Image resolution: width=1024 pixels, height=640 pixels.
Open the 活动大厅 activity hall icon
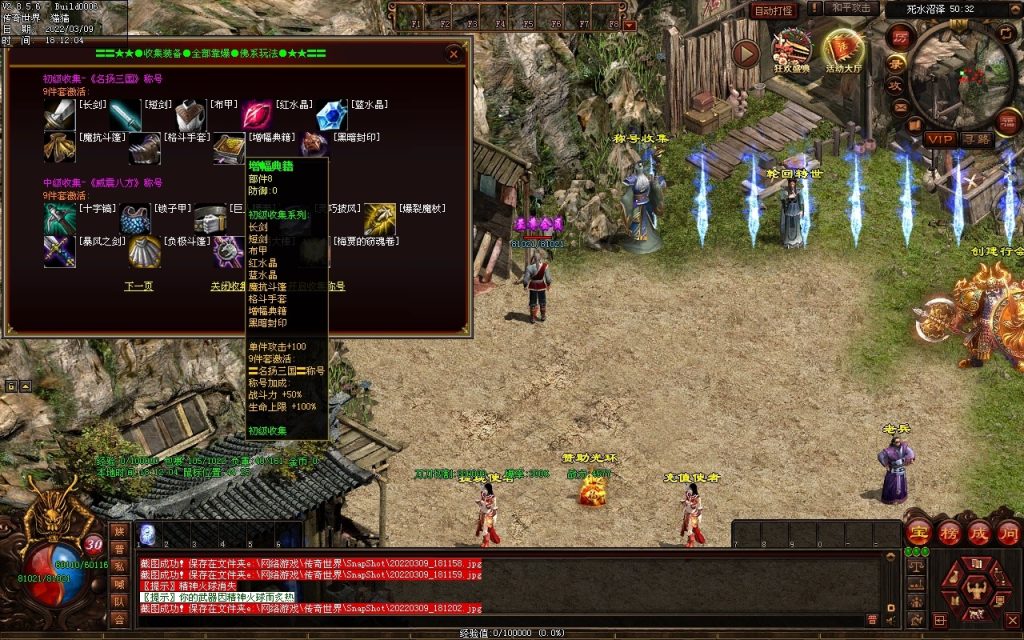(x=842, y=51)
